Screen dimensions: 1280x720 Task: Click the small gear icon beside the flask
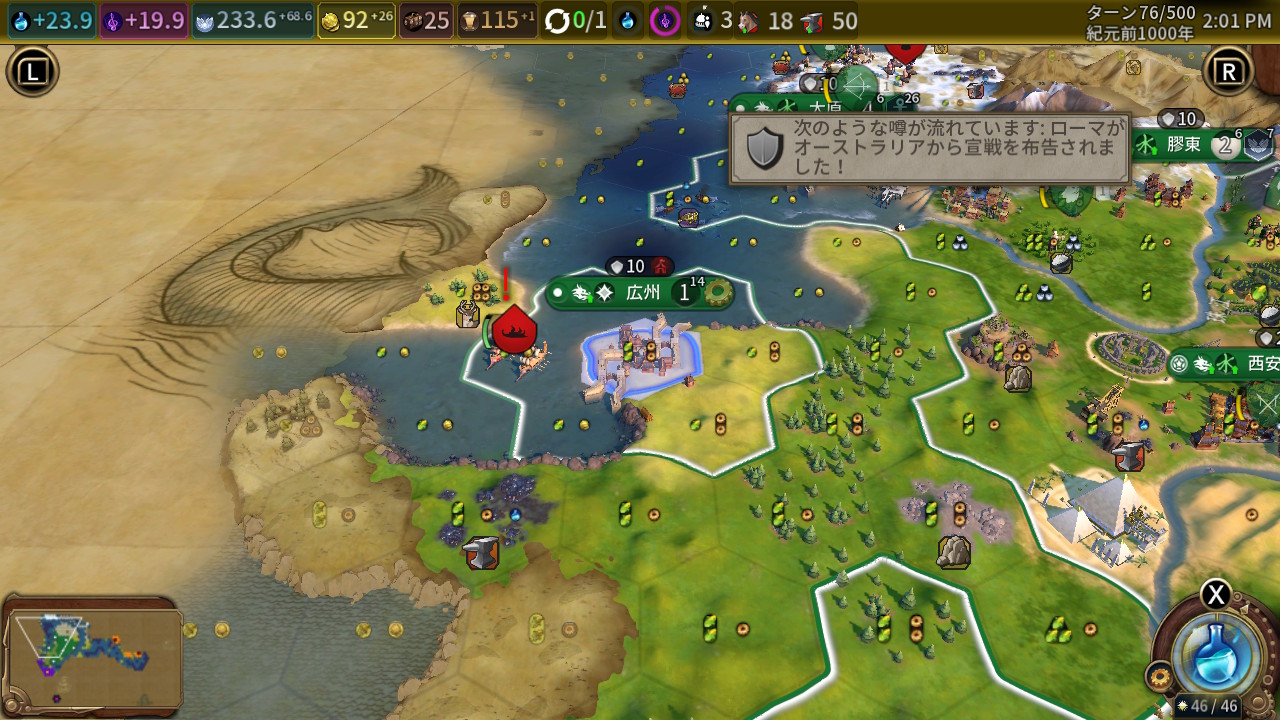pyautogui.click(x=1161, y=677)
